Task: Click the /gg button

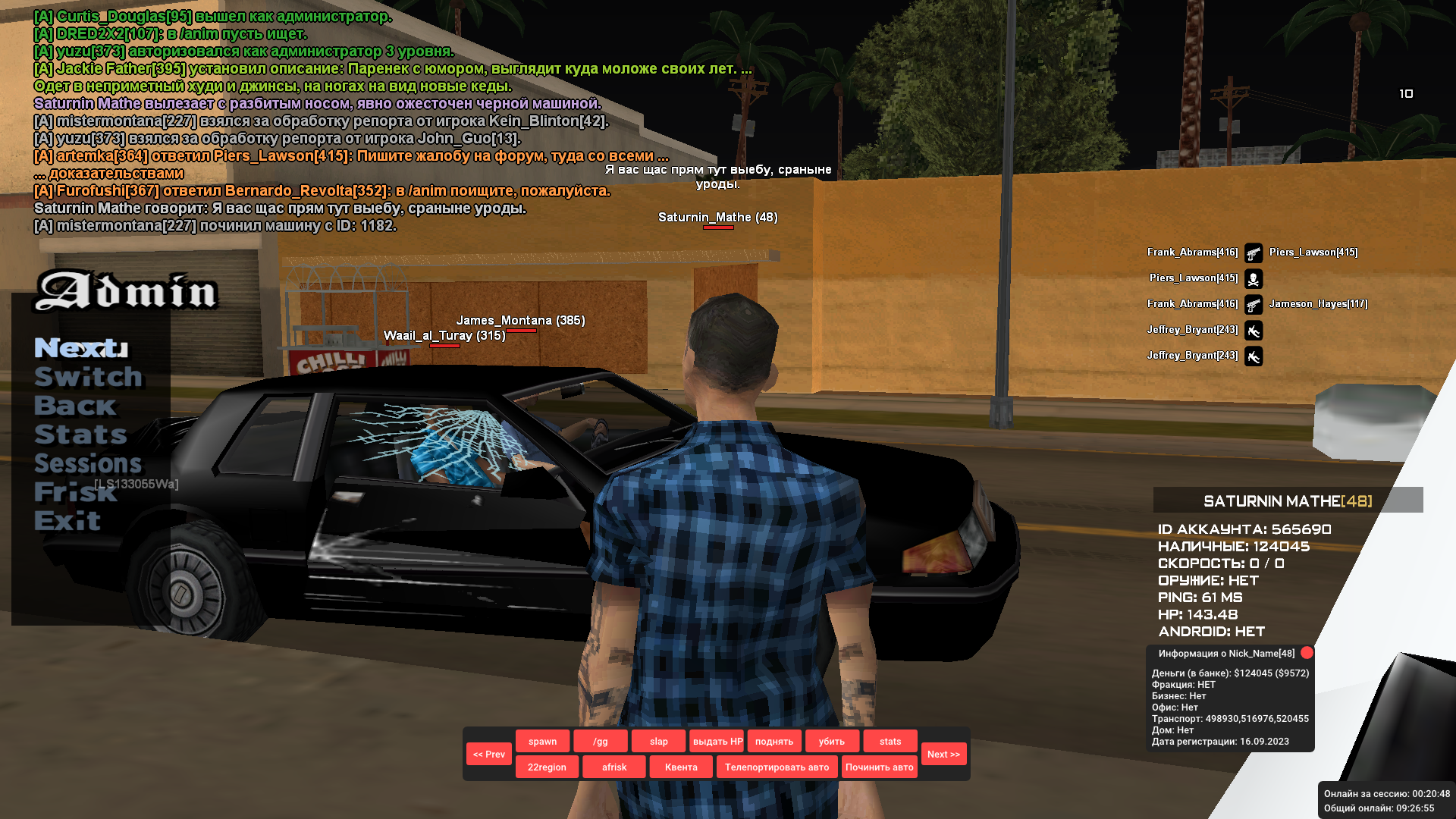Action: (600, 741)
